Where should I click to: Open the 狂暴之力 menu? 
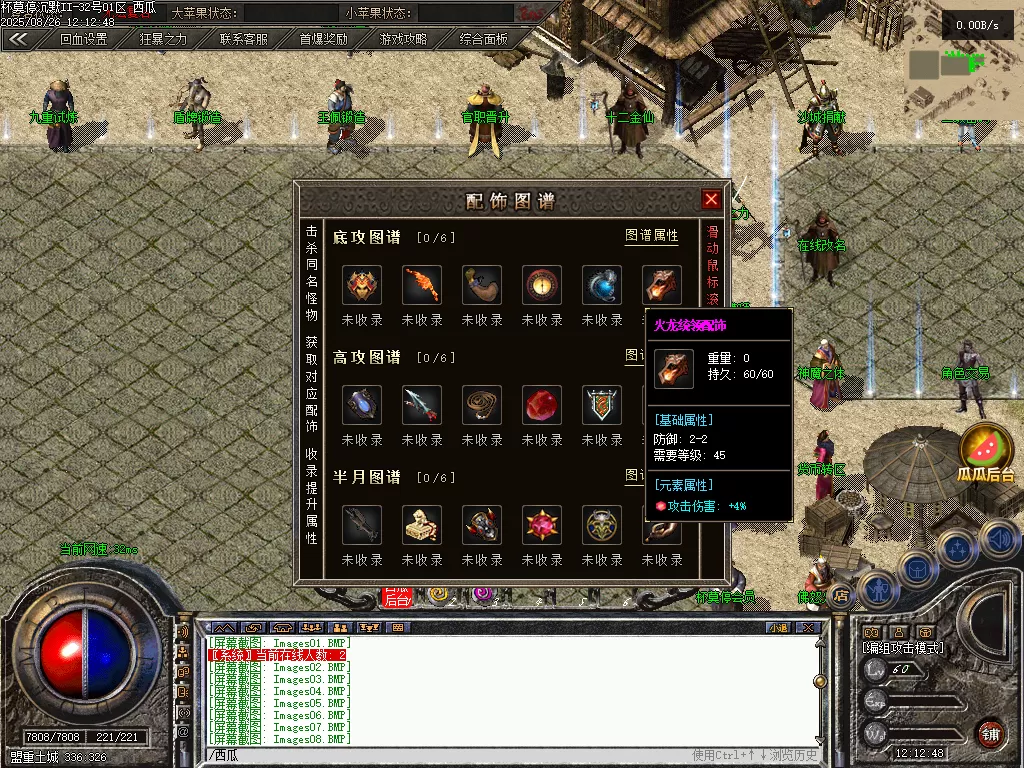[x=163, y=40]
